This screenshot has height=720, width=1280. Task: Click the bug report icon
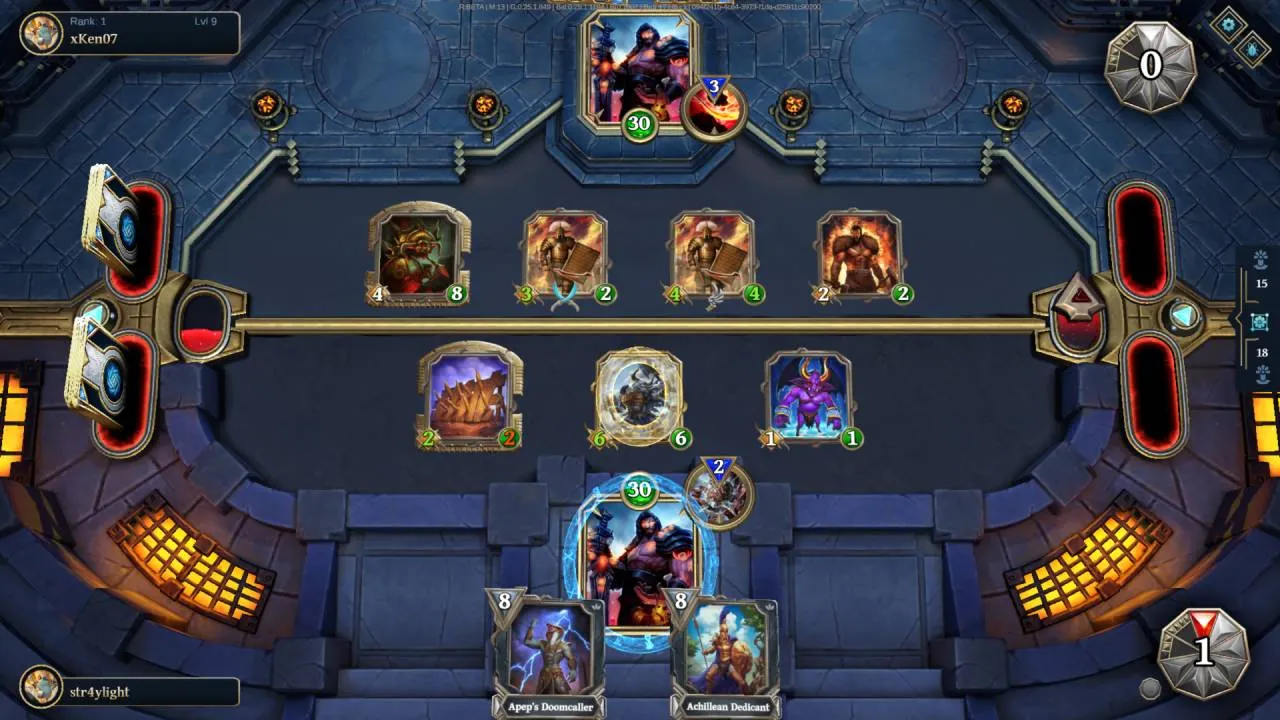tap(1252, 50)
